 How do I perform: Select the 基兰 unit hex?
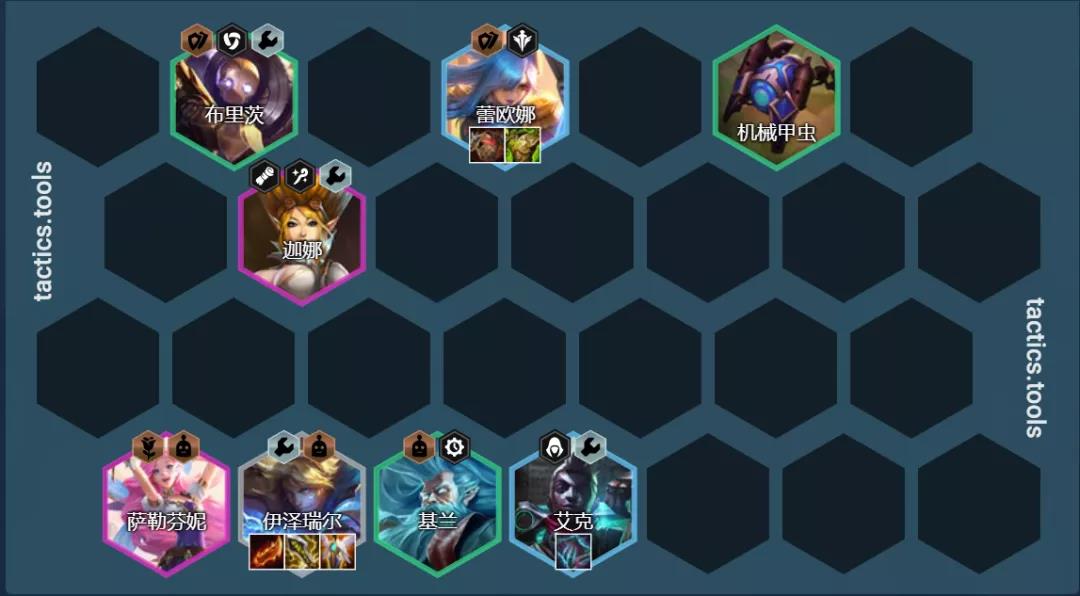click(437, 505)
